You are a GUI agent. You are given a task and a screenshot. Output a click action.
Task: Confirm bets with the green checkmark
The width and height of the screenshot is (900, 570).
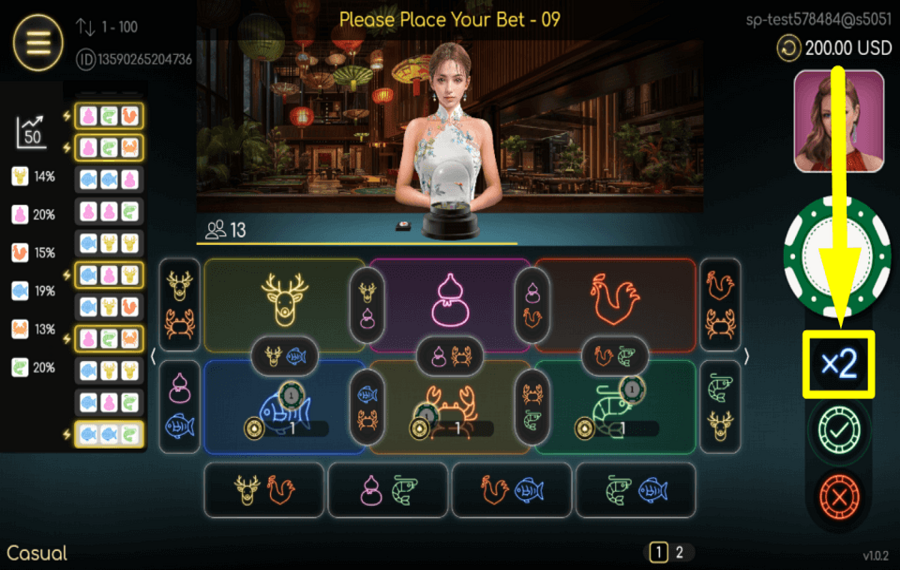(x=839, y=431)
